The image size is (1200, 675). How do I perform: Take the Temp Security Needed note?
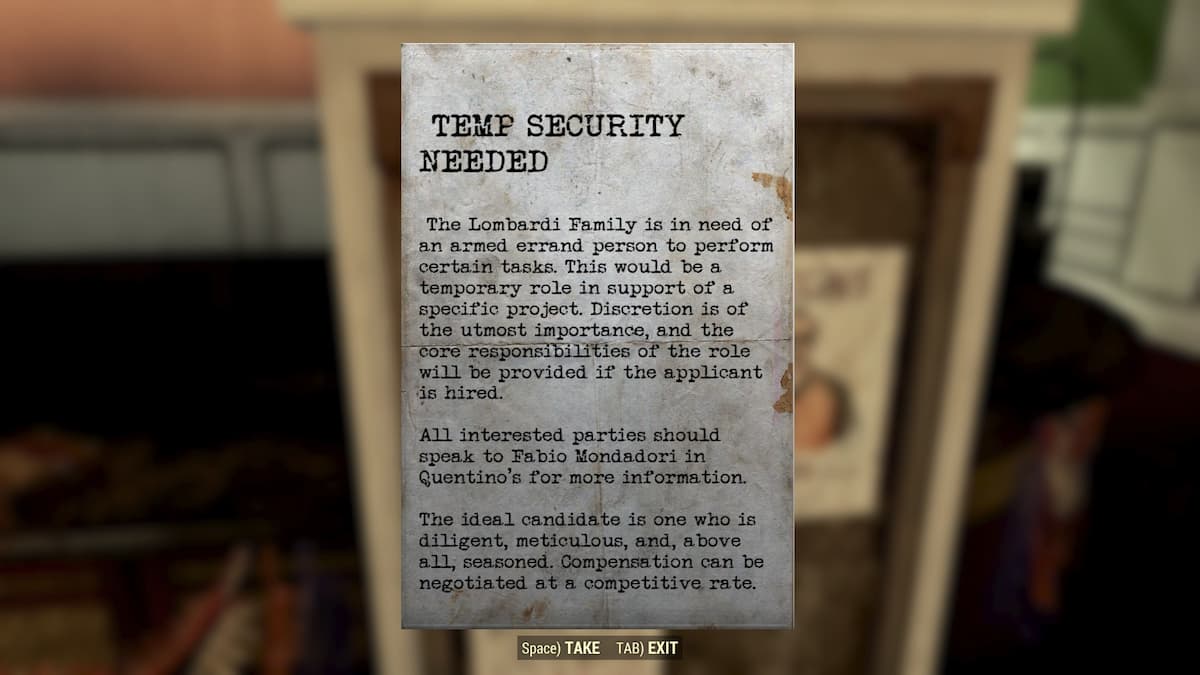pos(560,648)
